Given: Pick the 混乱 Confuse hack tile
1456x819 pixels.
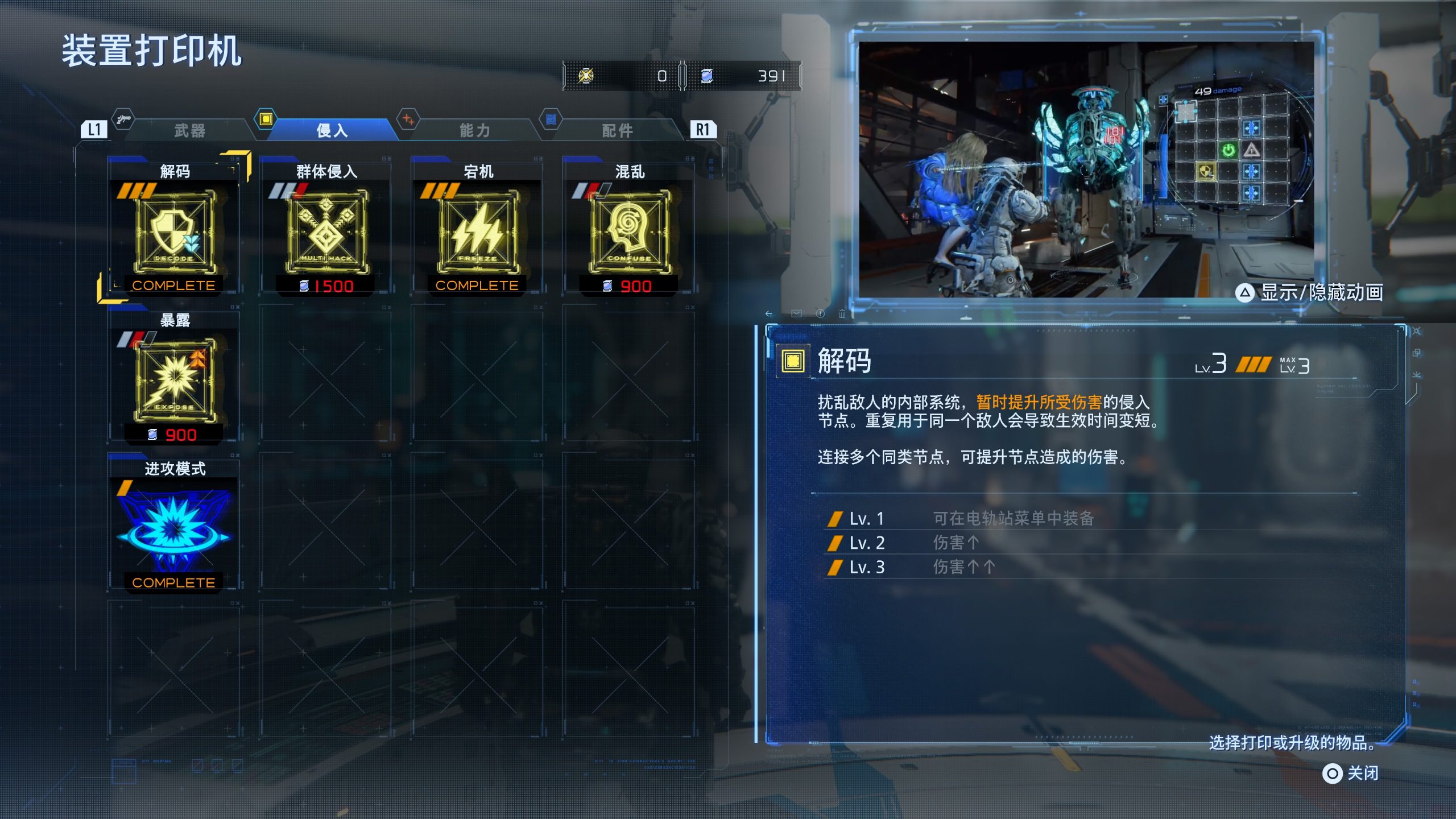Looking at the screenshot, I should [630, 227].
